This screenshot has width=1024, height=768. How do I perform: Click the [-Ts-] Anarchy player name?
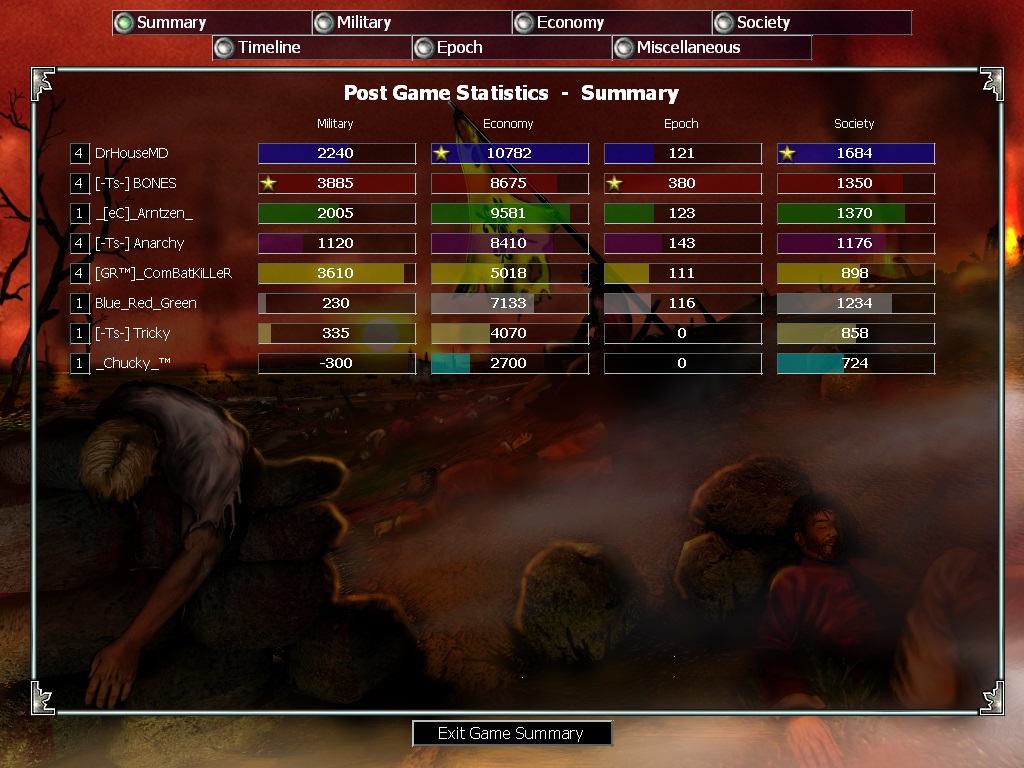pyautogui.click(x=139, y=243)
